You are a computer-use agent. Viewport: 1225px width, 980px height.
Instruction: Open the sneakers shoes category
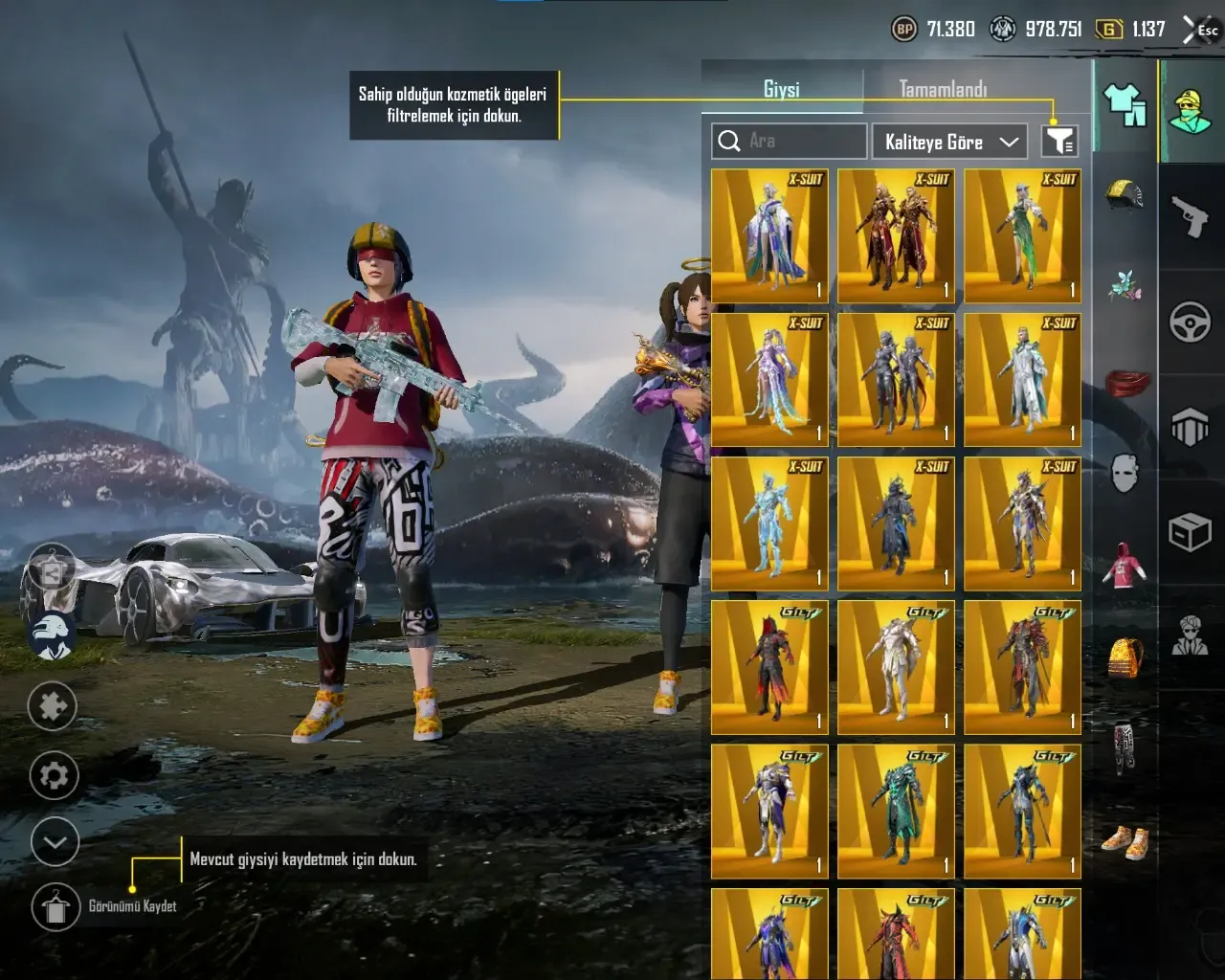coord(1125,841)
